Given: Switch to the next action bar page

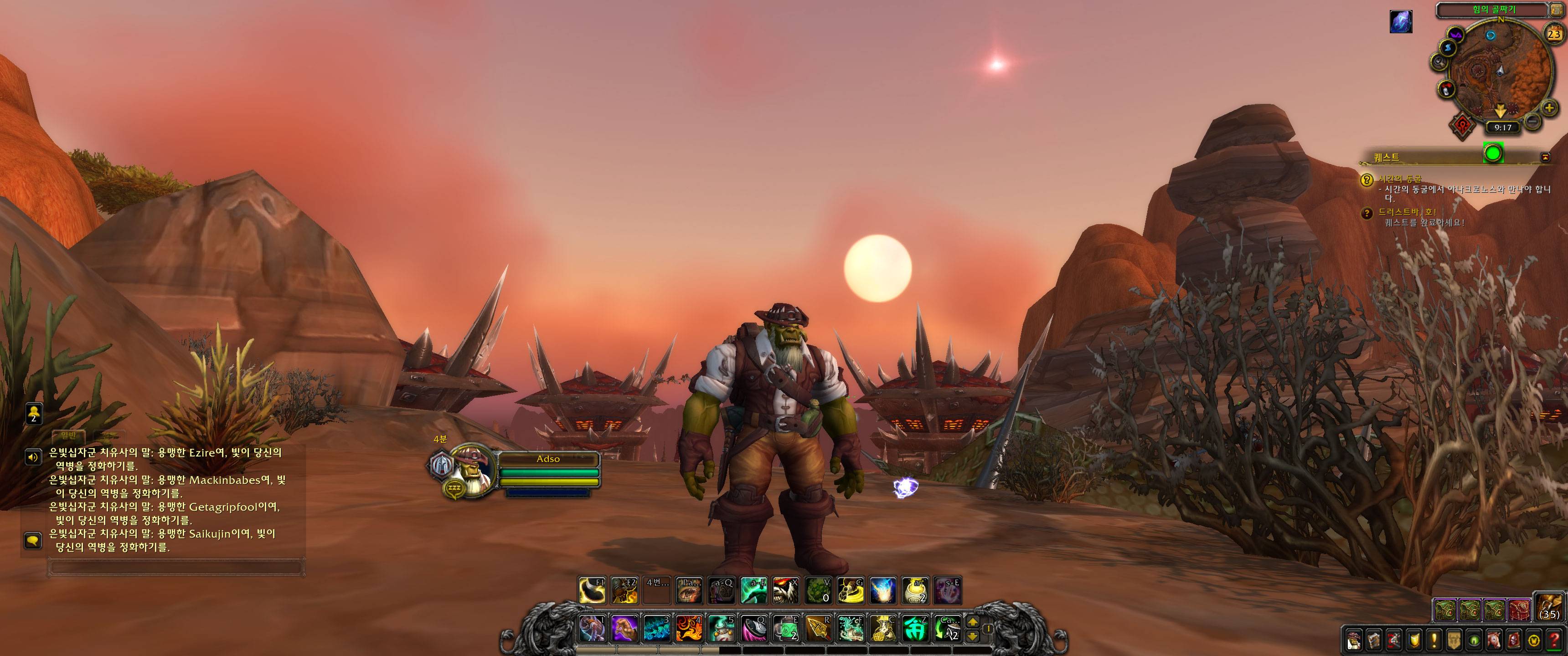Looking at the screenshot, I should click(973, 623).
